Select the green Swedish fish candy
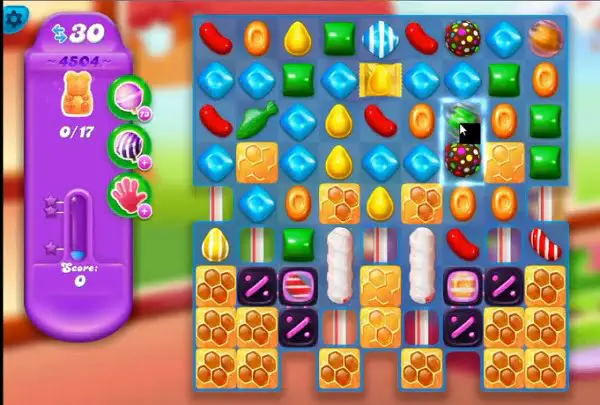This screenshot has height=405, width=600. pyautogui.click(x=256, y=119)
